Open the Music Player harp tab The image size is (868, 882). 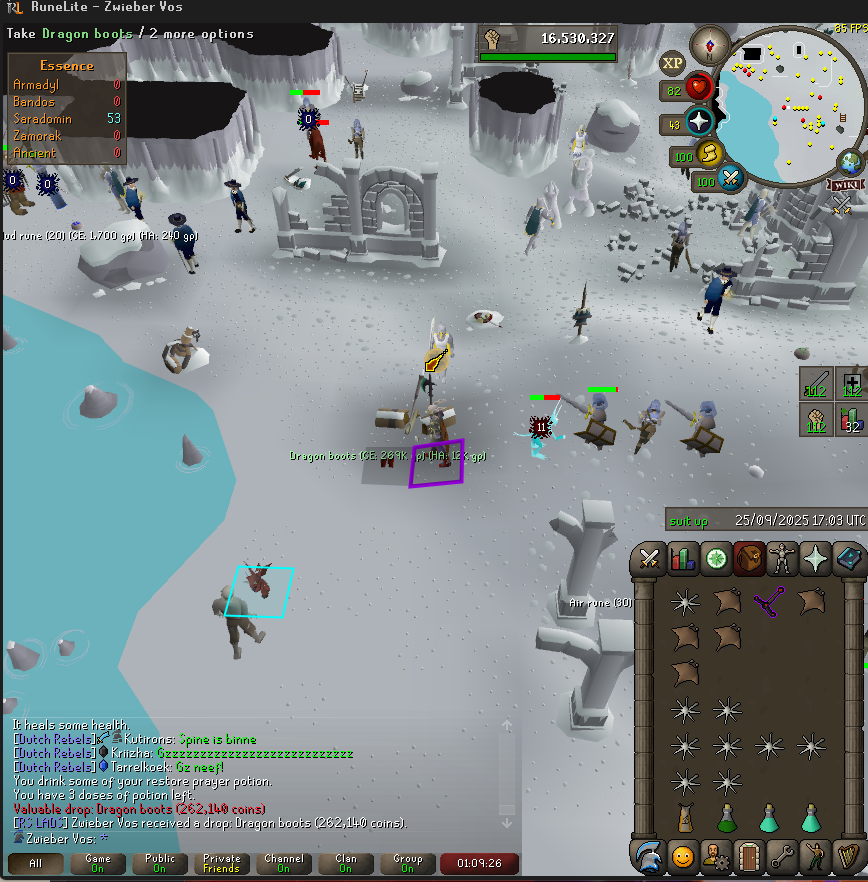[849, 857]
